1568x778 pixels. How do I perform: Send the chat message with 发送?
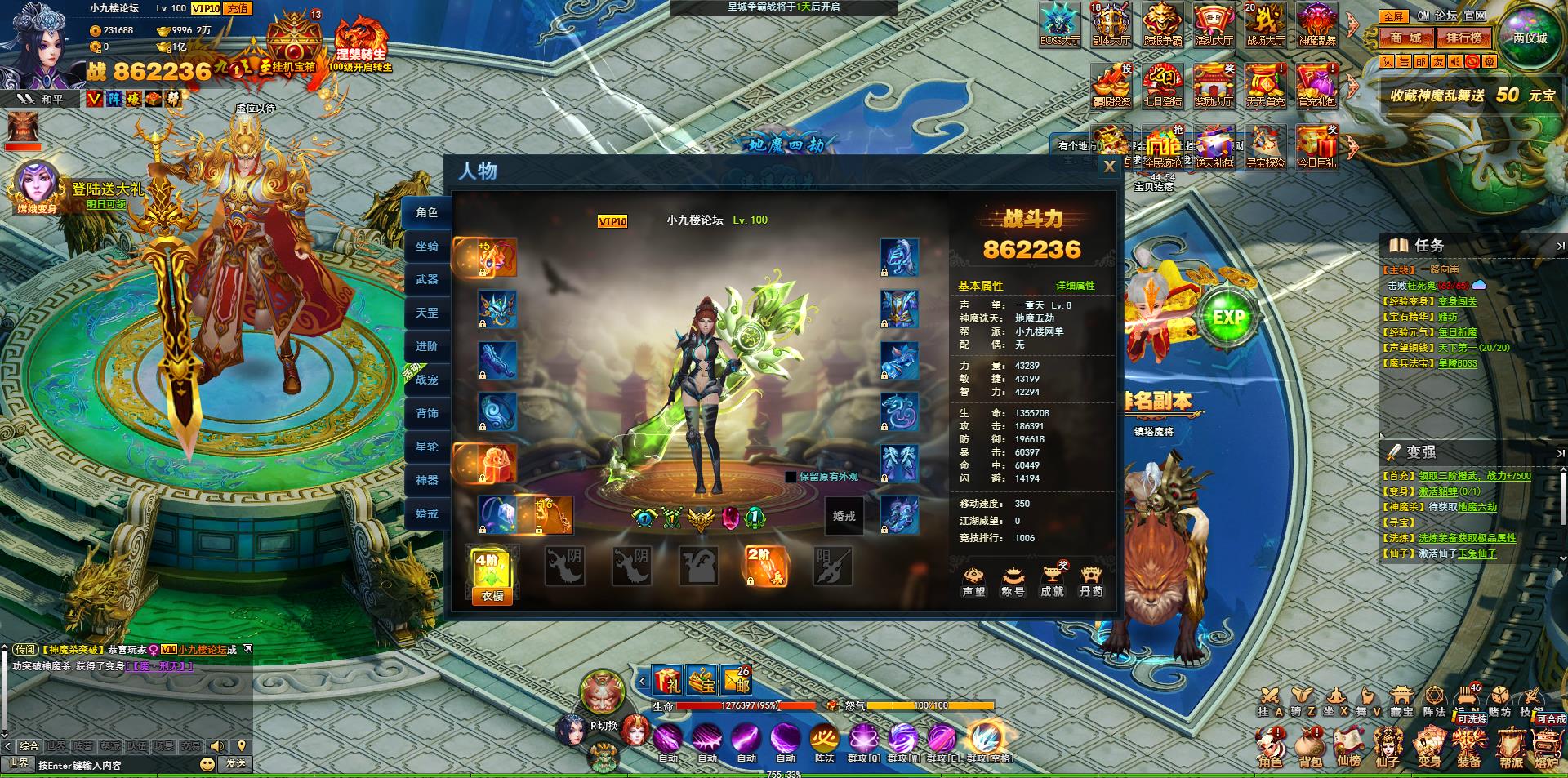click(236, 763)
